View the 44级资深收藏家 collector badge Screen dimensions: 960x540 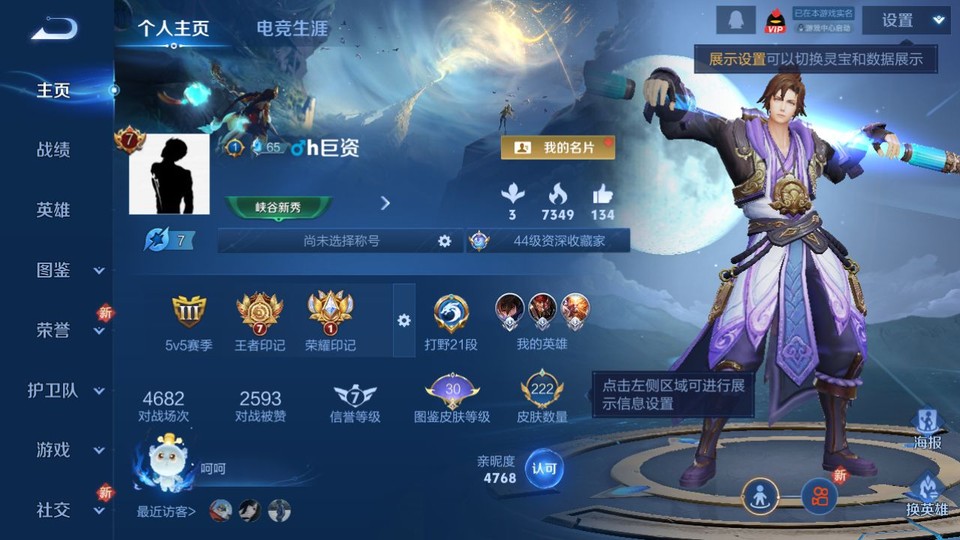click(548, 241)
